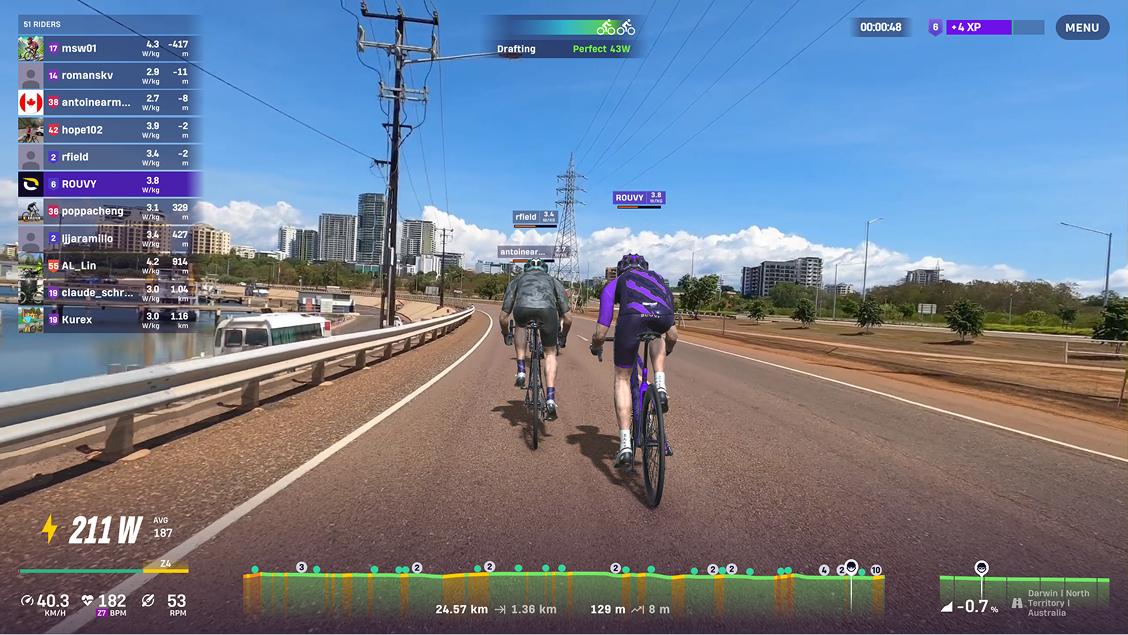
Task: Pick rider poppacheng from the list
Action: tap(109, 211)
